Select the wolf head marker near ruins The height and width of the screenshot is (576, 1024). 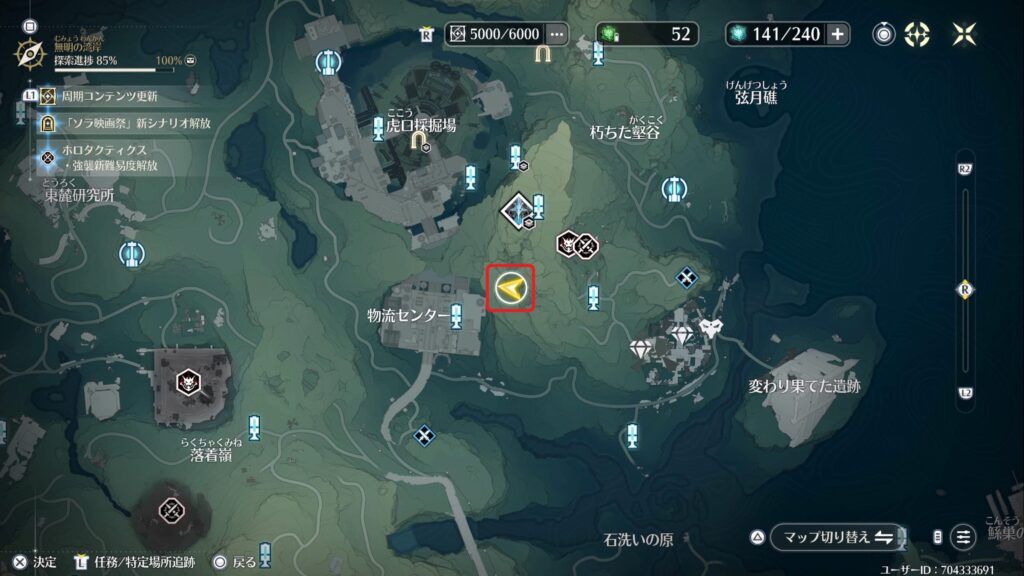[711, 326]
